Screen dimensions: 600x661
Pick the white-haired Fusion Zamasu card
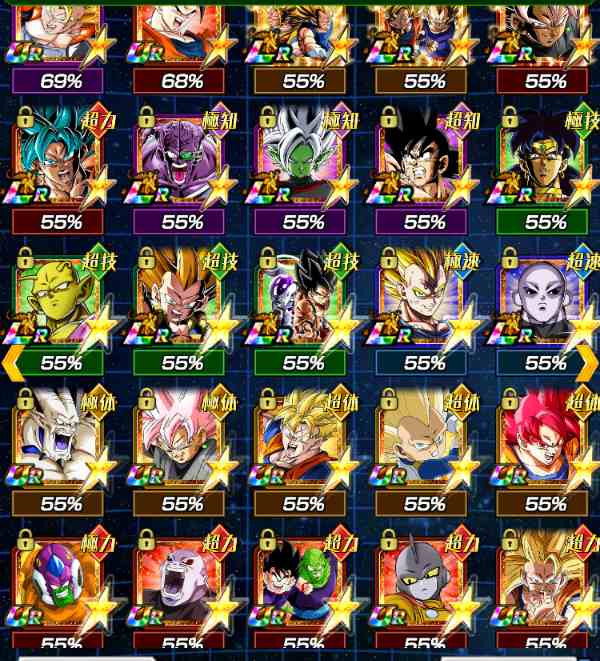pyautogui.click(x=303, y=160)
